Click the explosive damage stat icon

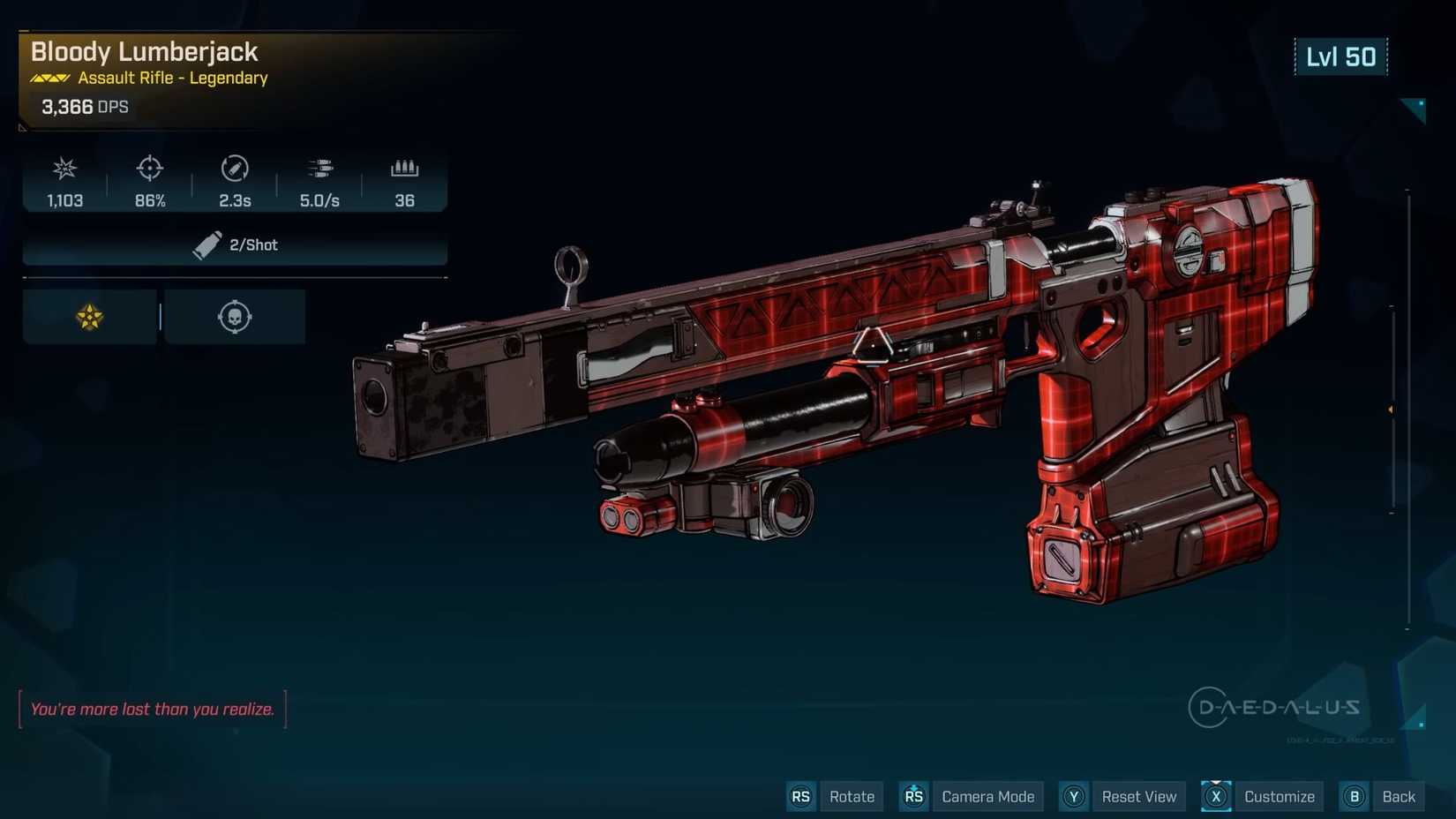64,169
